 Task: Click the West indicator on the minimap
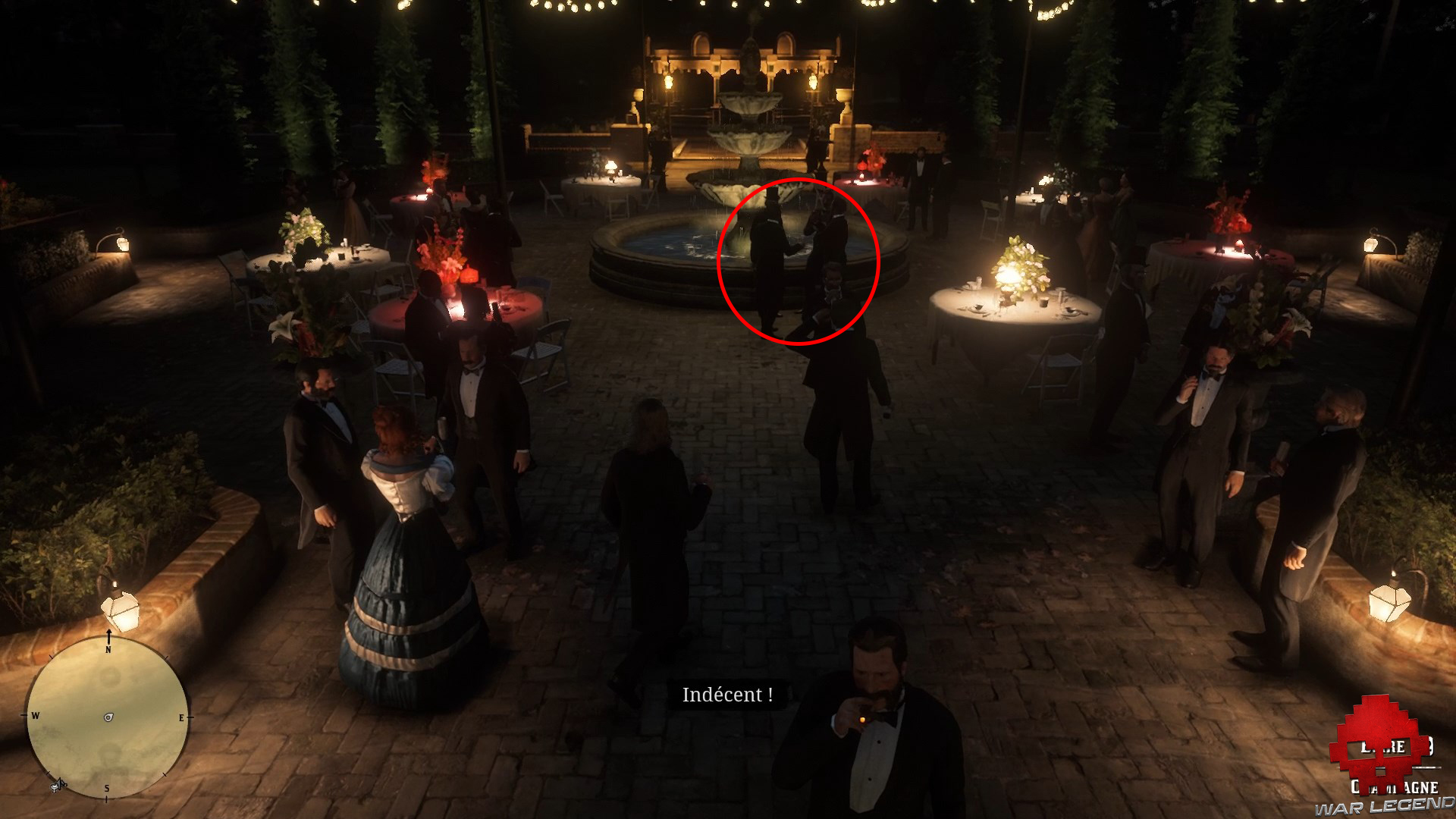coord(35,716)
